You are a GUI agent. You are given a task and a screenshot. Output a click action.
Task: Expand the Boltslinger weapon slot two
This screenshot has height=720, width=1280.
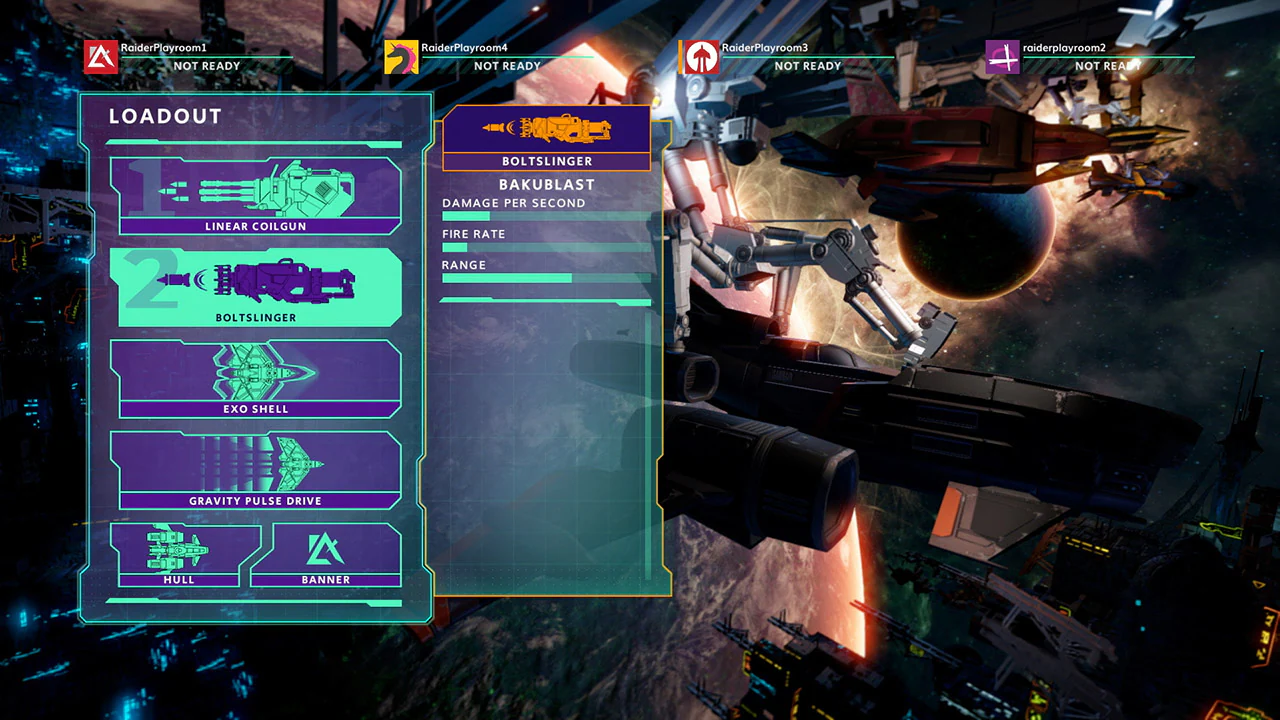(258, 283)
